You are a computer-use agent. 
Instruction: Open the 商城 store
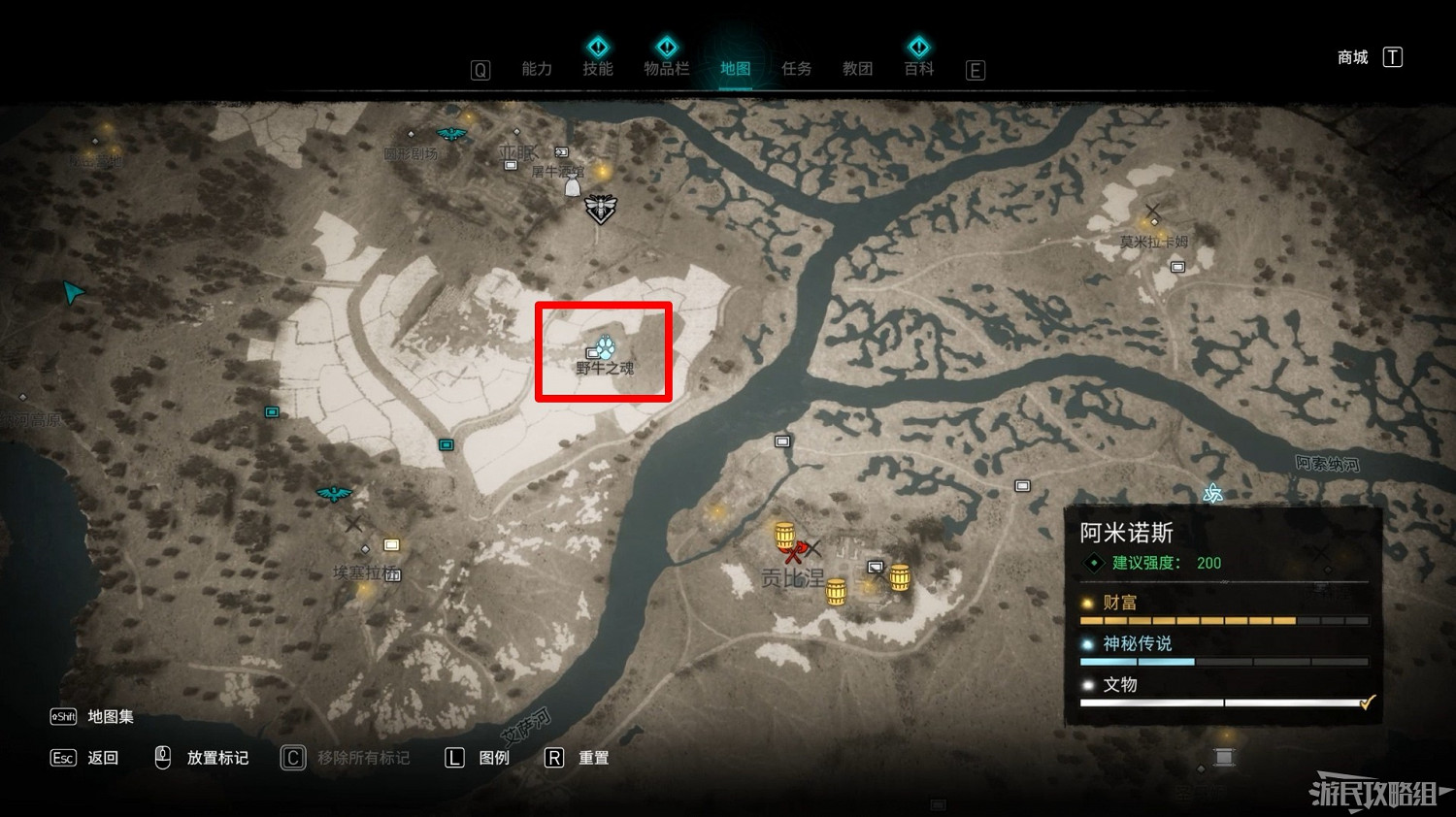[1351, 57]
